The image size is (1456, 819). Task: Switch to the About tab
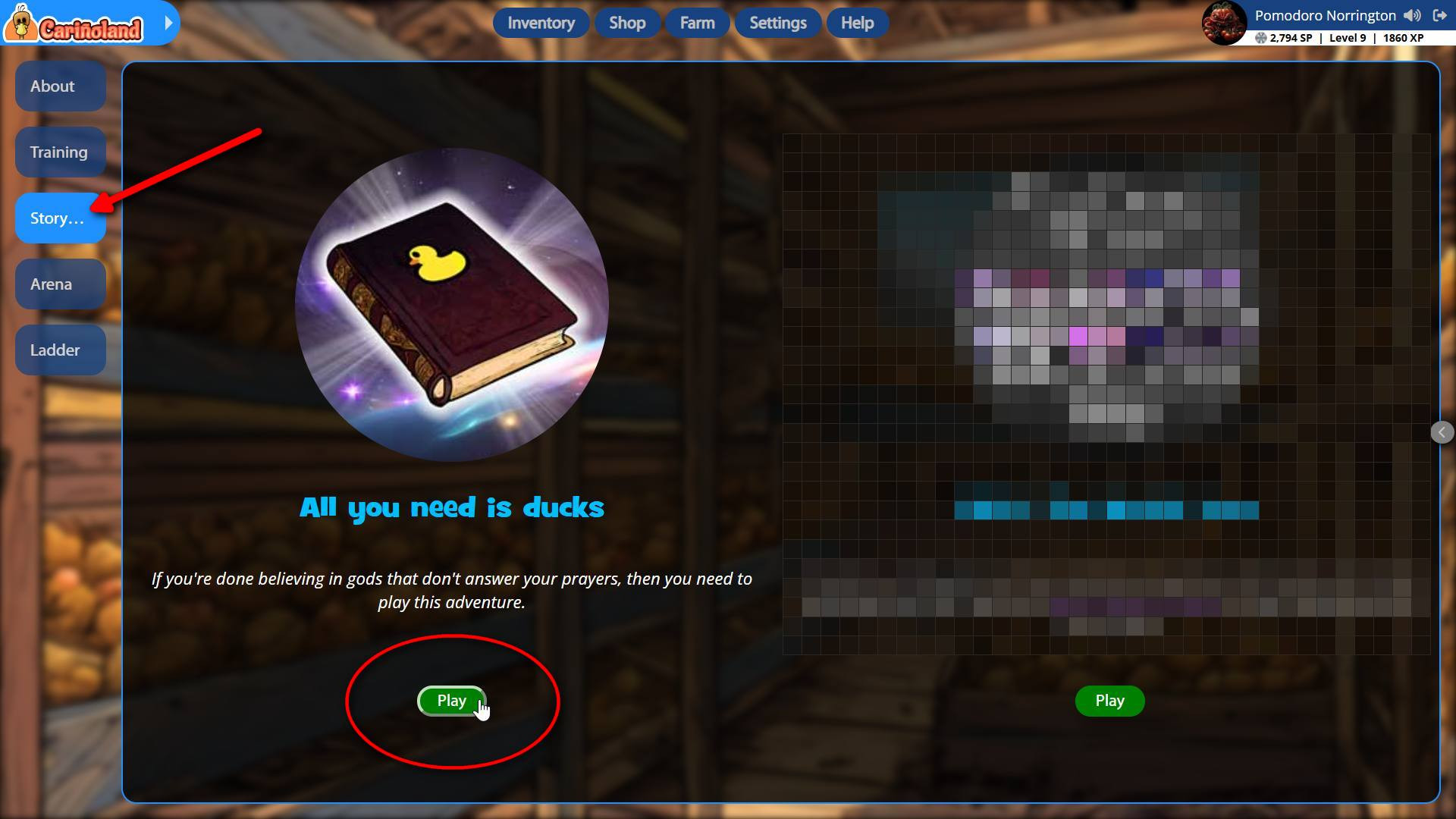[x=60, y=86]
